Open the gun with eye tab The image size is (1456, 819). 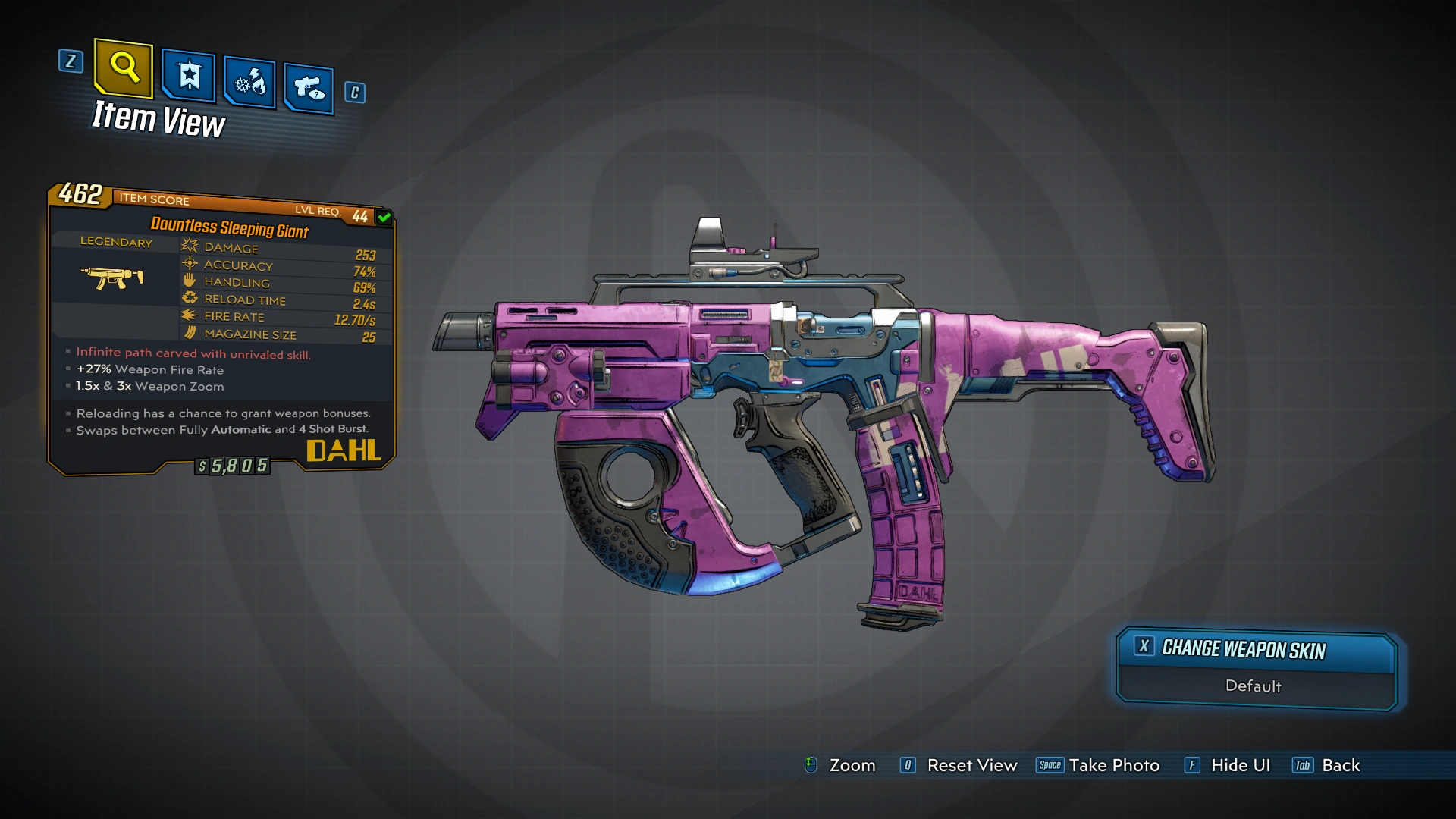[309, 89]
